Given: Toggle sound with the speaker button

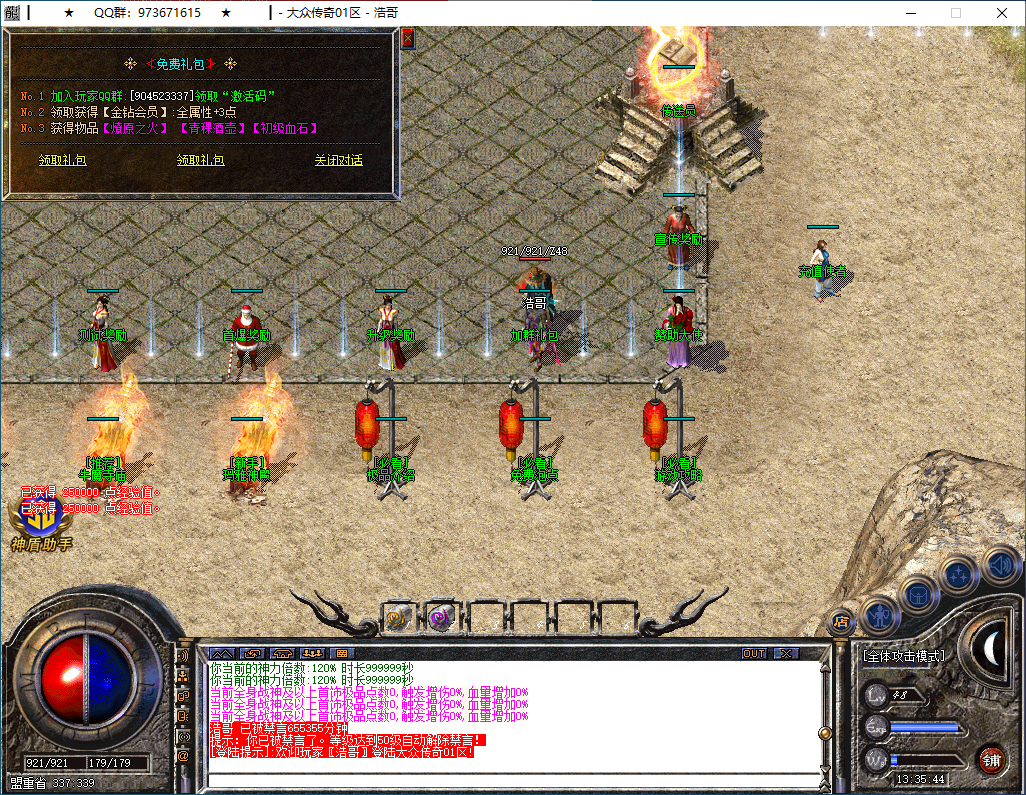Looking at the screenshot, I should pos(999,564).
